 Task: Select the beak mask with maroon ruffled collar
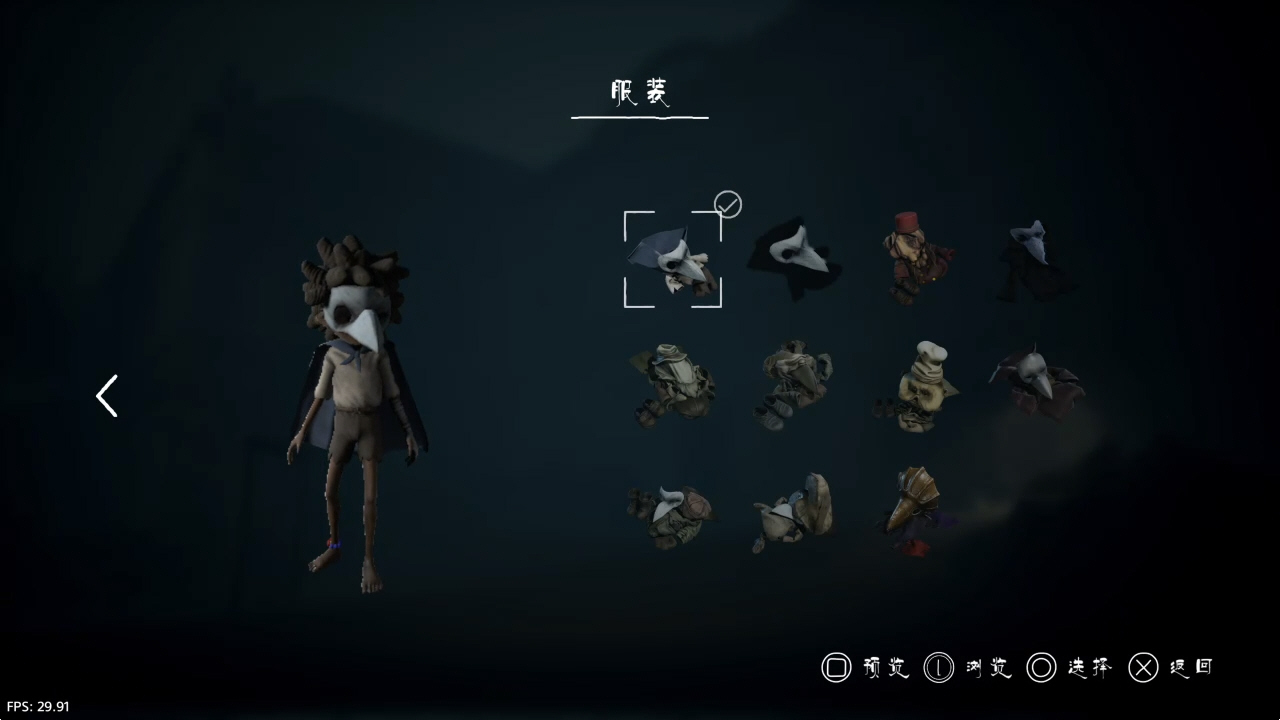(1037, 383)
